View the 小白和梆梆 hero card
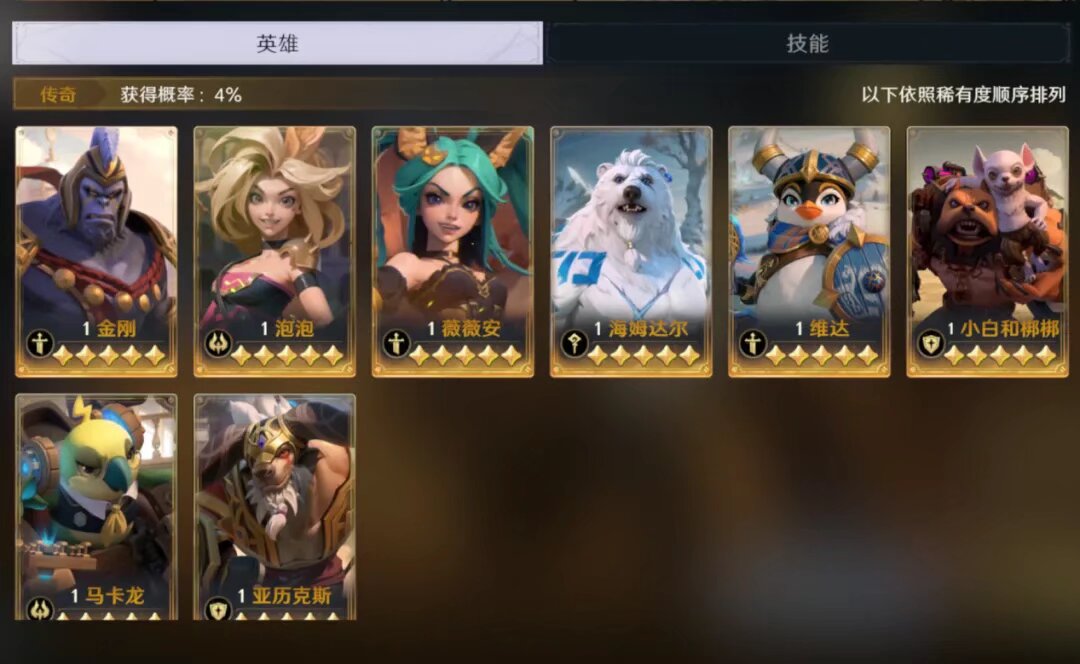The width and height of the screenshot is (1080, 664). click(x=987, y=250)
